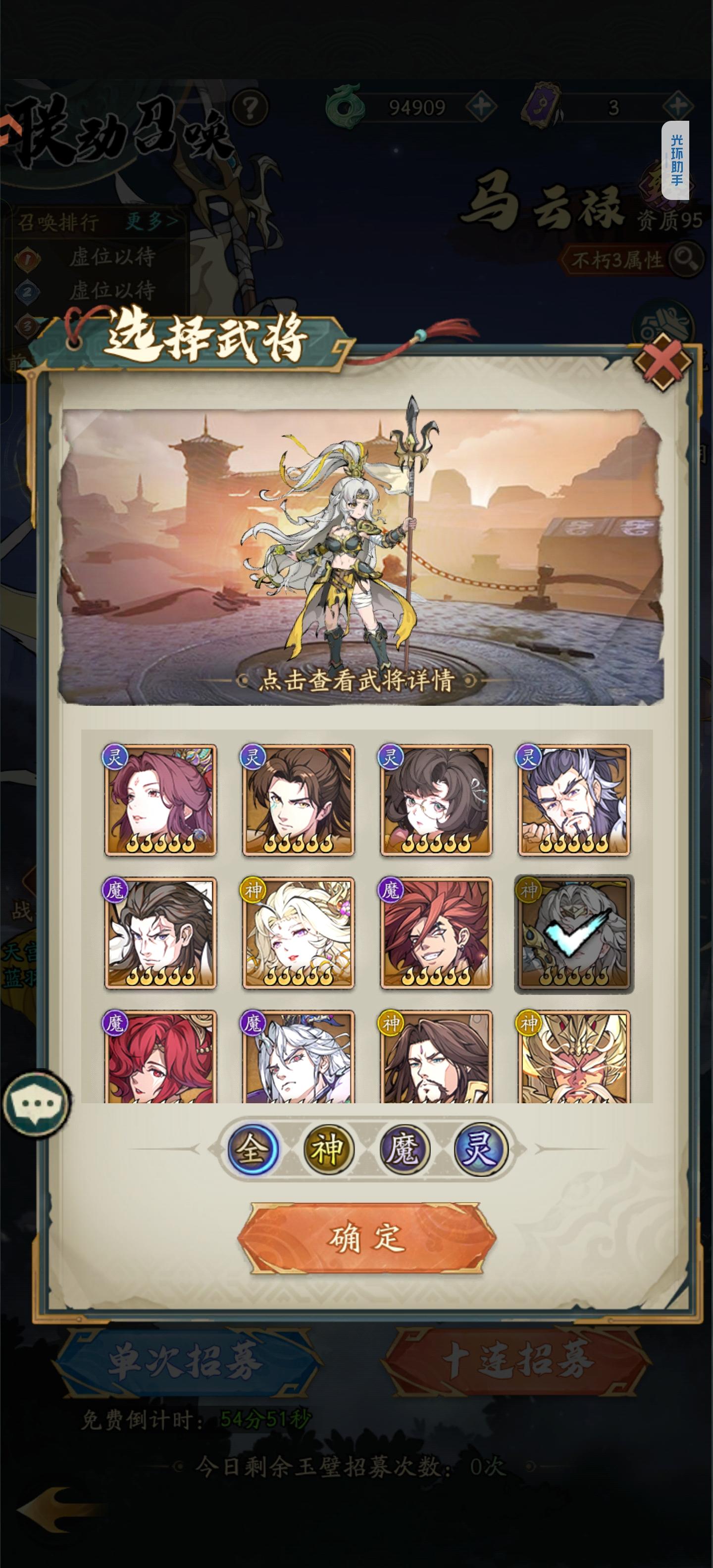The height and width of the screenshot is (1568, 713).
Task: Open the 光环助手 assistant panel
Action: 676,158
